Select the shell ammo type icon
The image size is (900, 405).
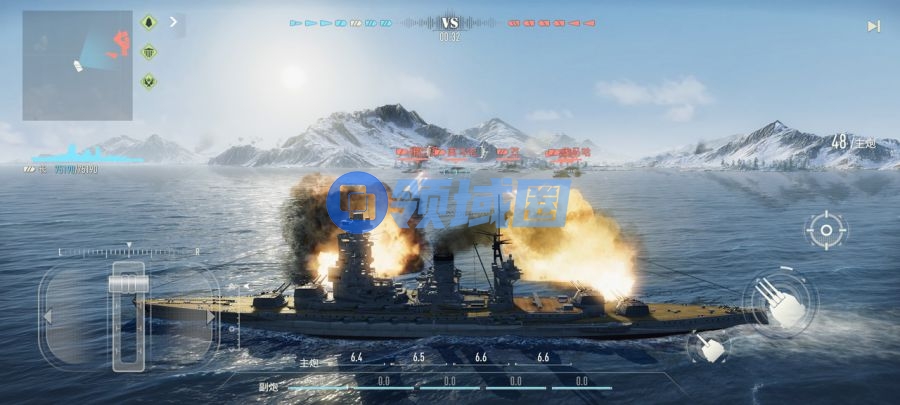tap(149, 22)
